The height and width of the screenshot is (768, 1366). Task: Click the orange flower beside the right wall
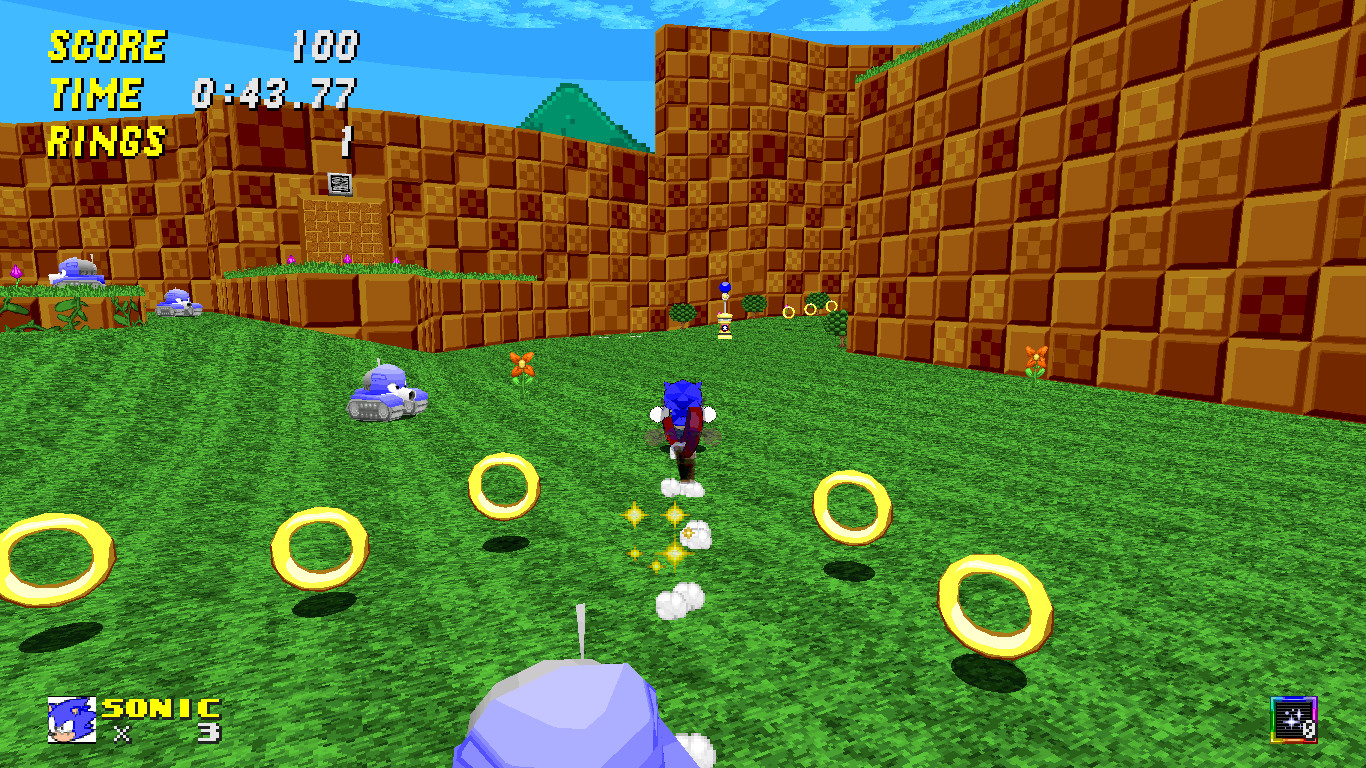1037,357
